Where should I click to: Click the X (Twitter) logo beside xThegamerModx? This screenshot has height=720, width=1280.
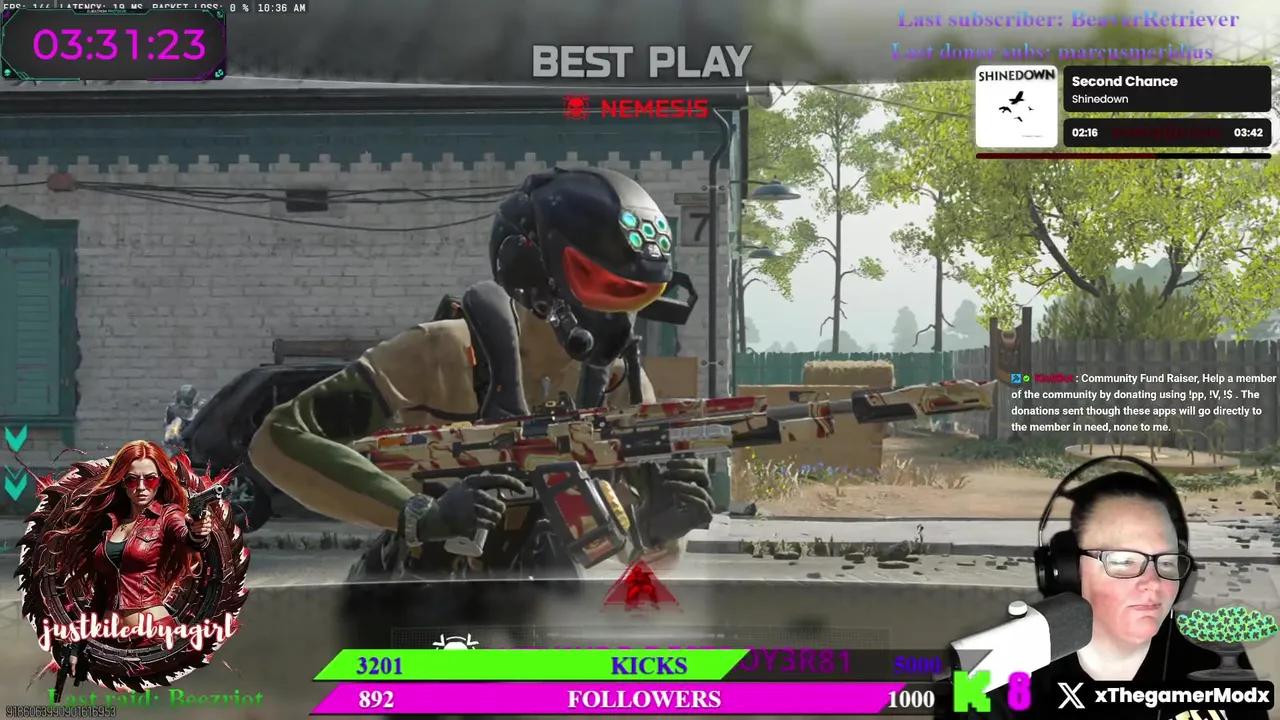[x=1070, y=694]
